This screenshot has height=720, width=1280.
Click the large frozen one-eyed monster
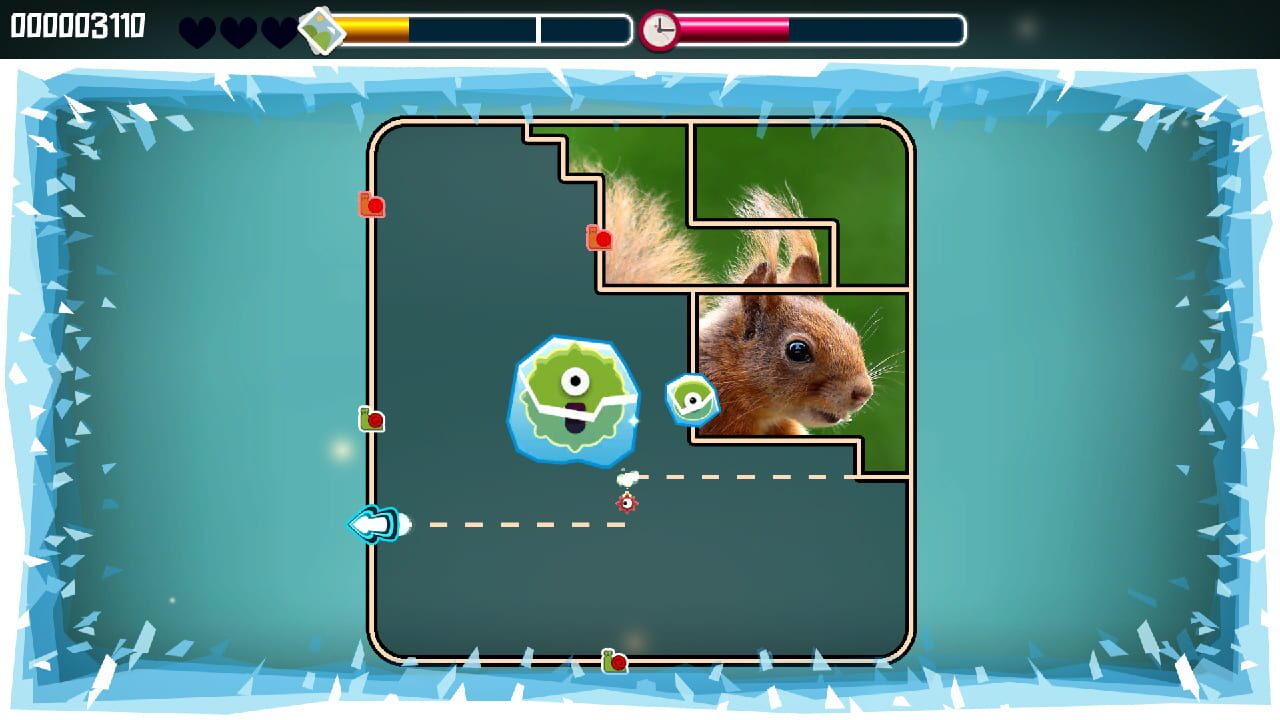[576, 399]
